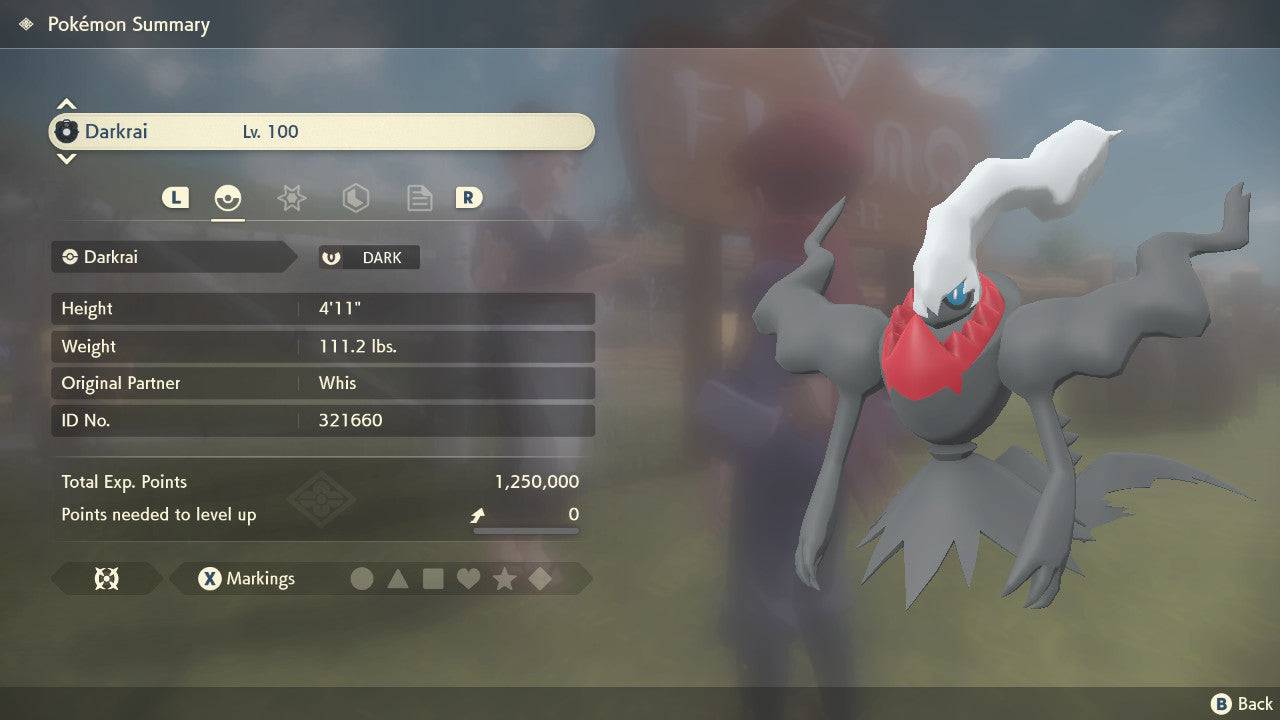Toggle the triangle marking

[x=398, y=578]
